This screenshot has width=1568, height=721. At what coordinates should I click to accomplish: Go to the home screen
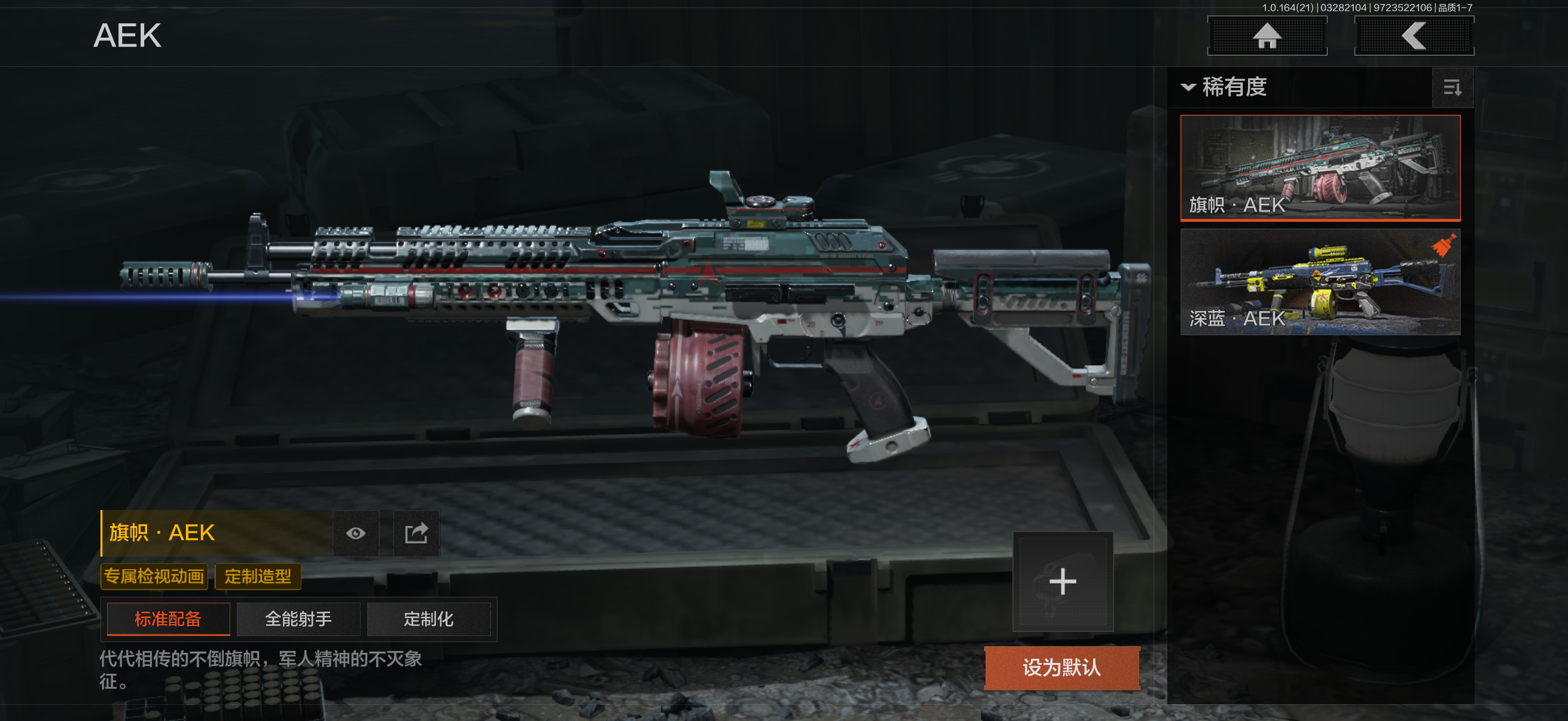[1267, 36]
